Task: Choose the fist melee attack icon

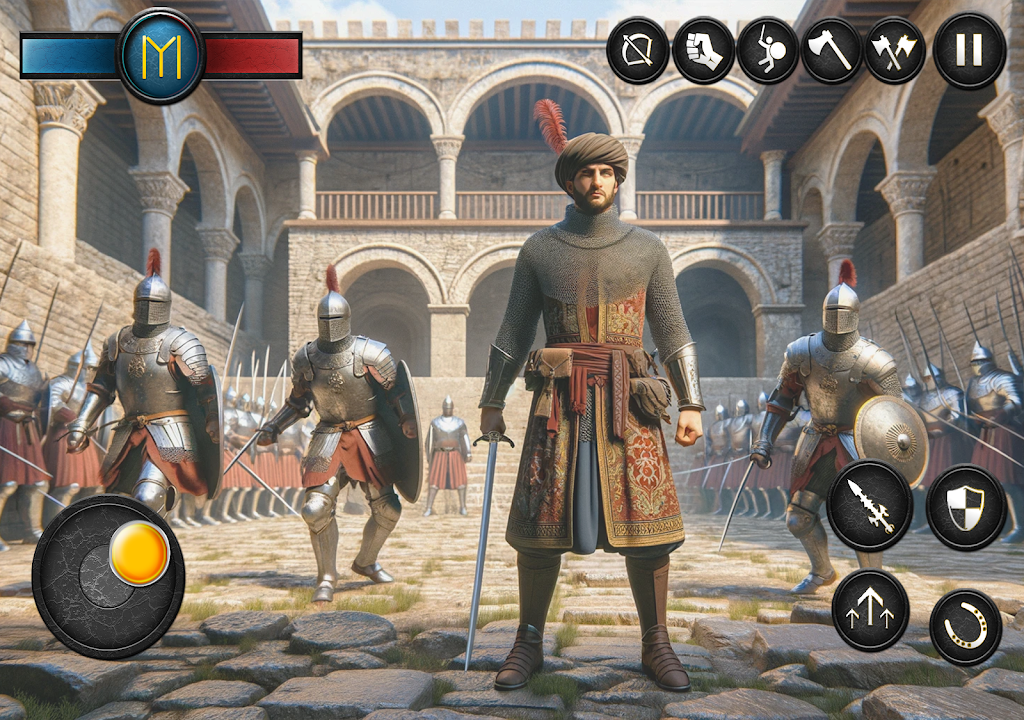Action: [703, 50]
